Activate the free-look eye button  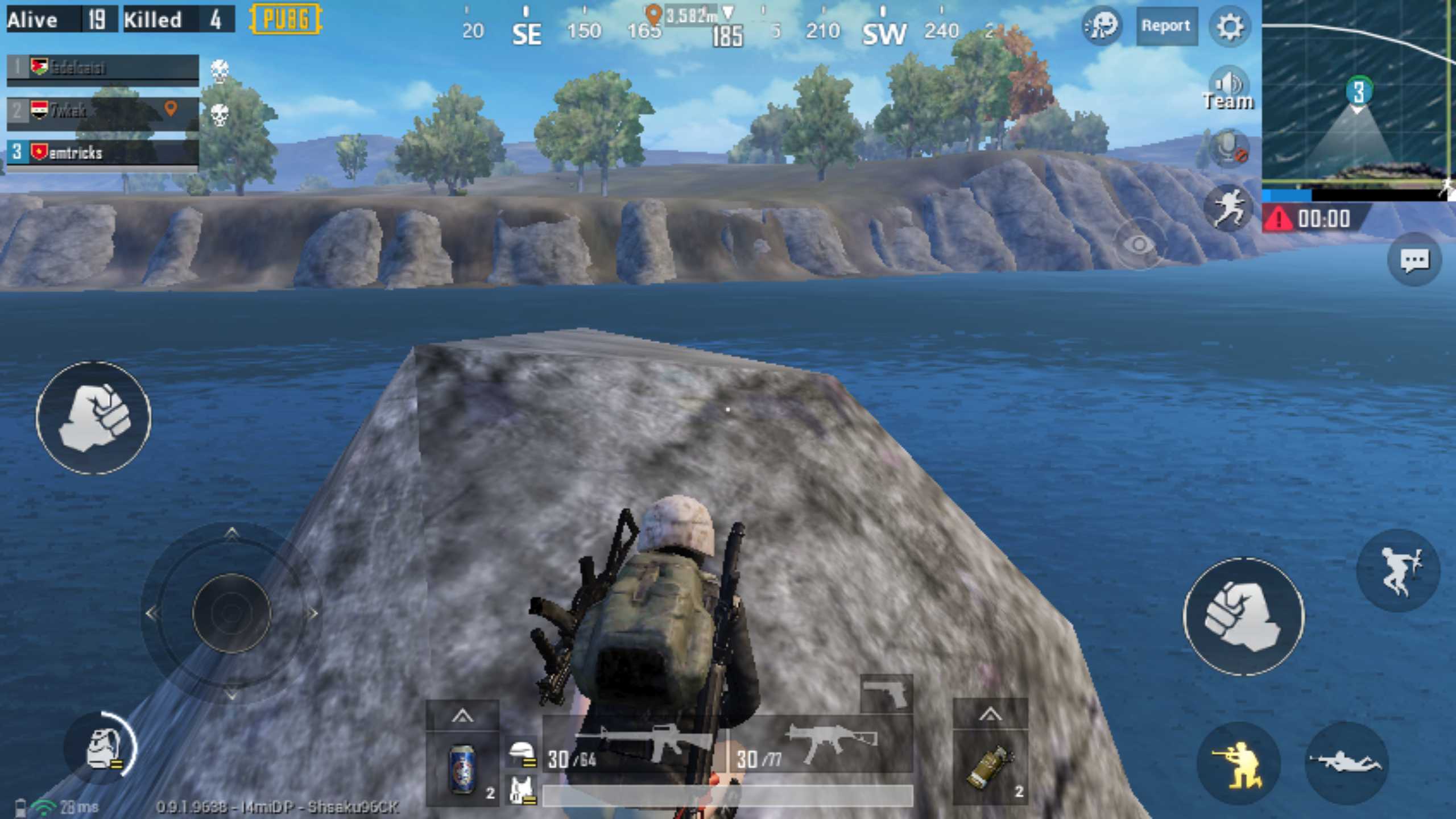pyautogui.click(x=1139, y=245)
